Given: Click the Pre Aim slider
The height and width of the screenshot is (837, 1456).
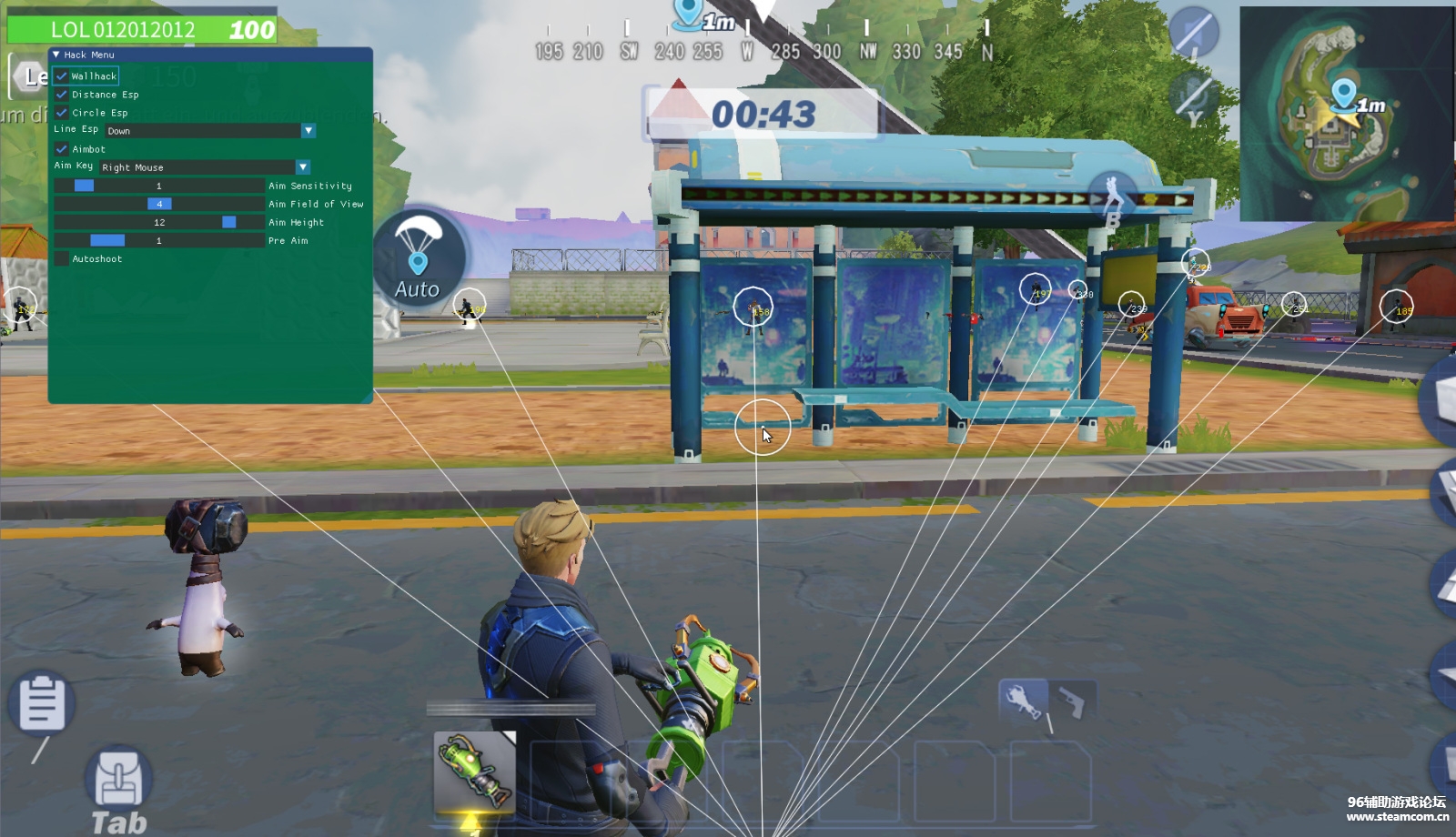Looking at the screenshot, I should pos(159,240).
